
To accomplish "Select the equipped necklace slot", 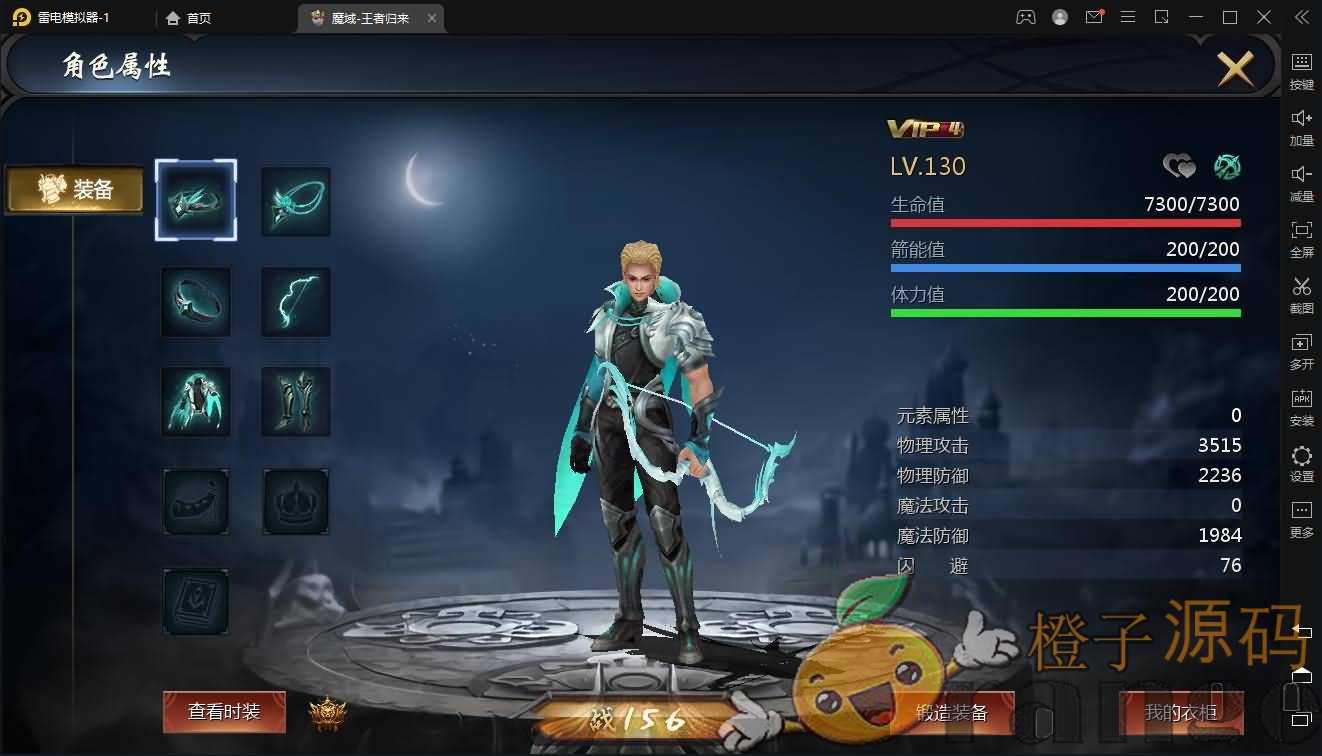I will [x=296, y=200].
